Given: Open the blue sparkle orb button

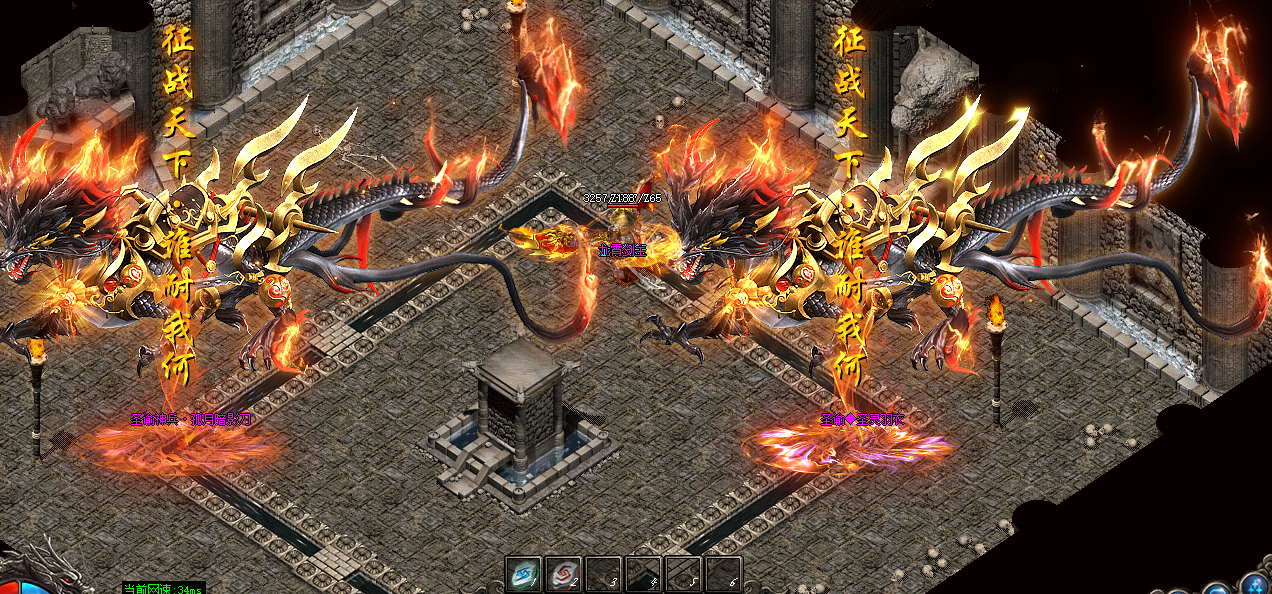Looking at the screenshot, I should [1255, 585].
